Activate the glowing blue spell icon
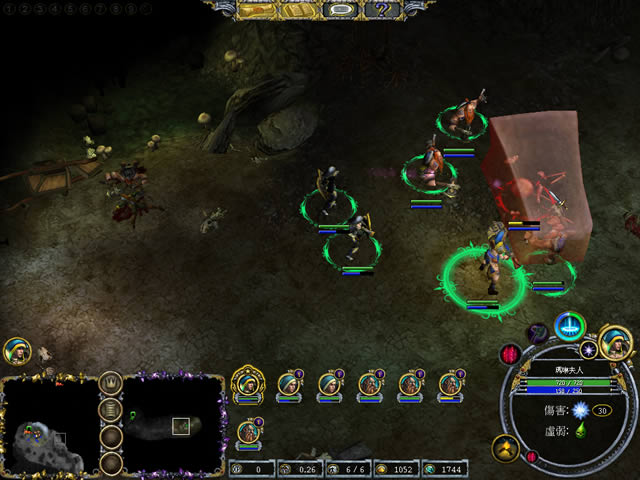 (x=571, y=325)
